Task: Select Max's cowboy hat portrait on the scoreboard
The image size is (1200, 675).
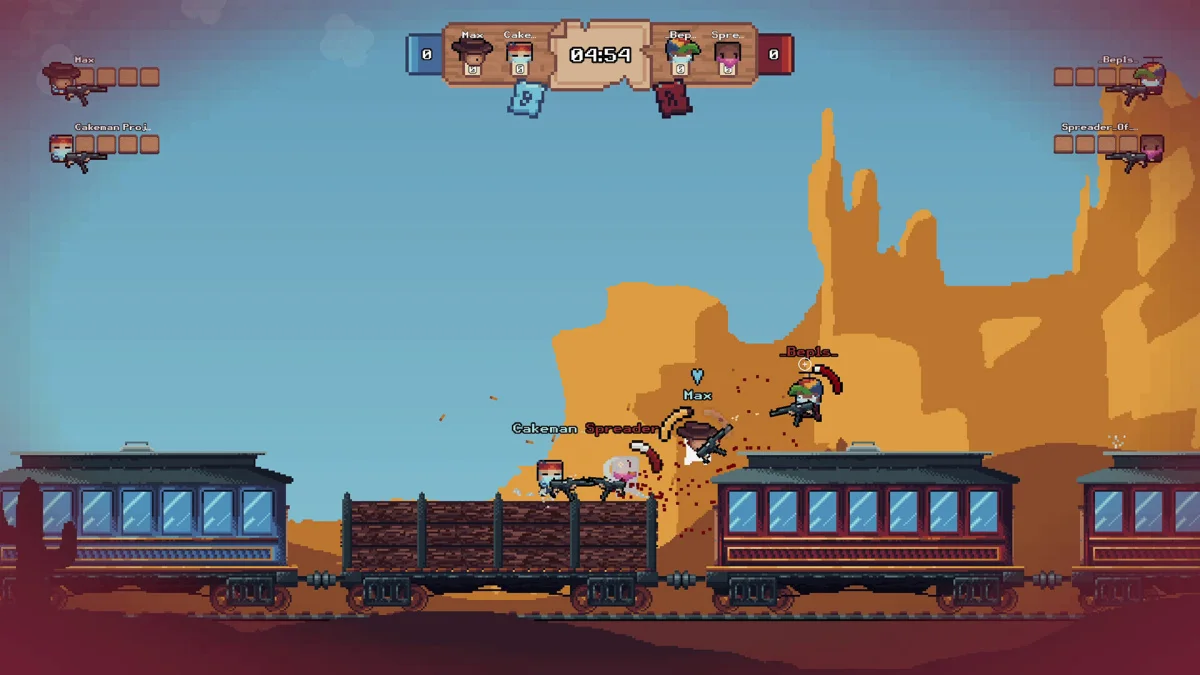Action: pos(471,53)
